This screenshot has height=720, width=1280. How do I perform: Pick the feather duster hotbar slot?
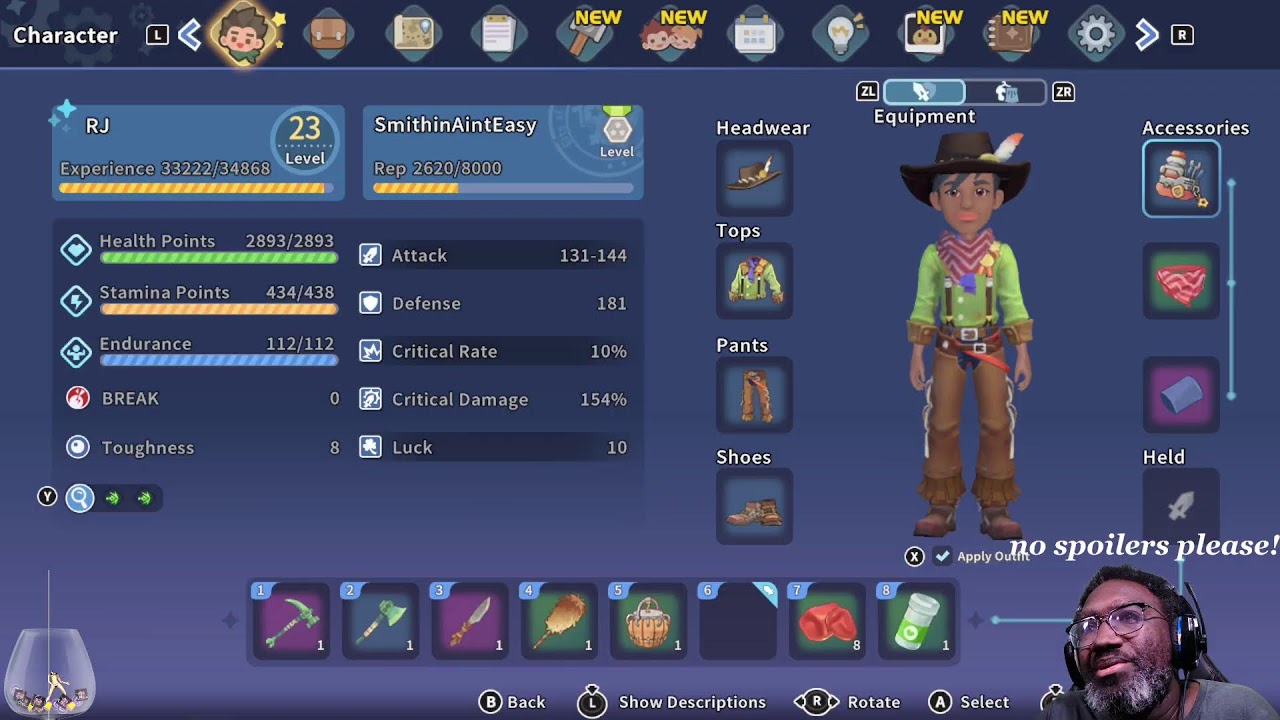point(559,621)
